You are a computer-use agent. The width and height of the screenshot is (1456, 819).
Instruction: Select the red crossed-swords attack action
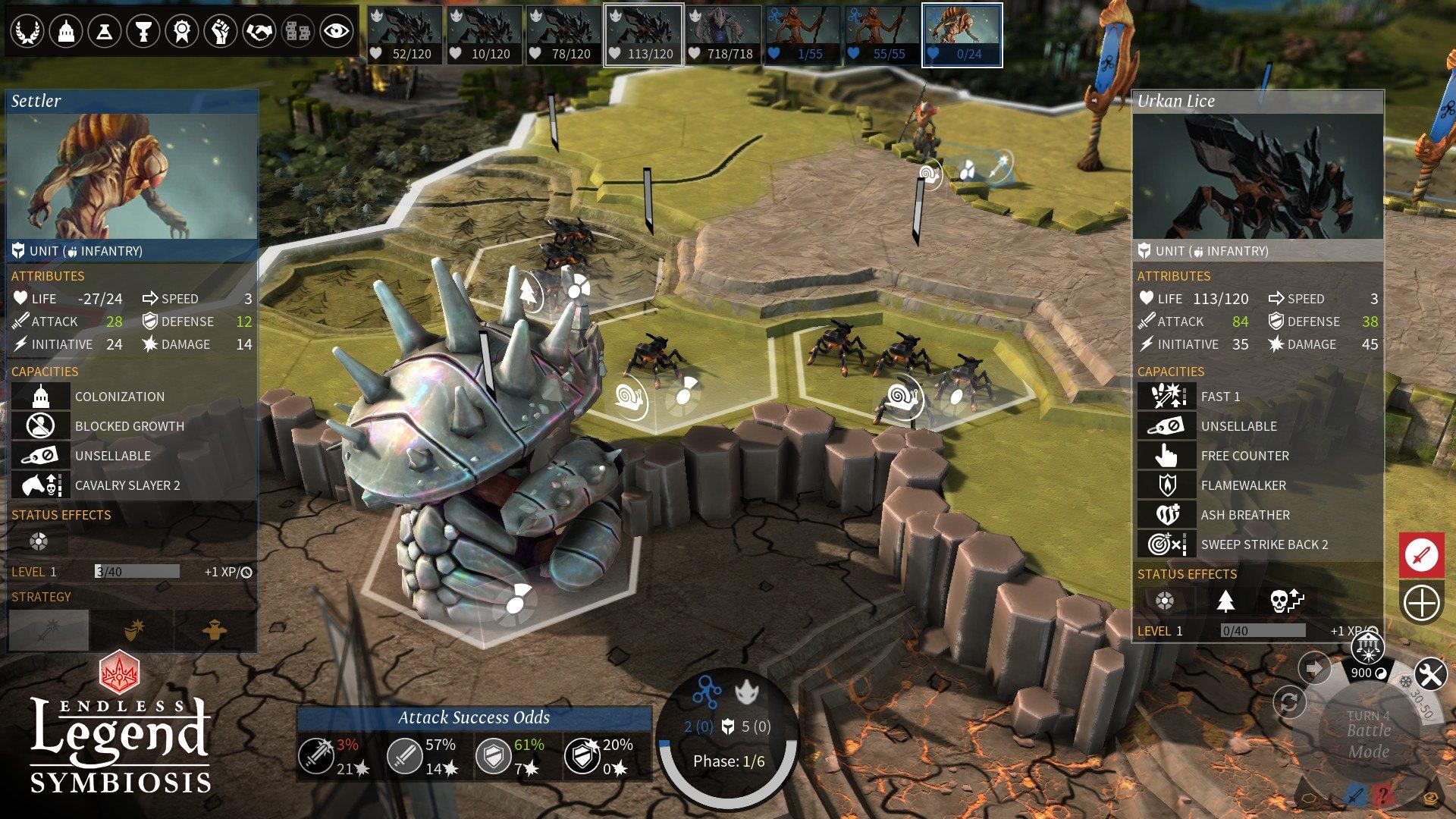click(1421, 556)
